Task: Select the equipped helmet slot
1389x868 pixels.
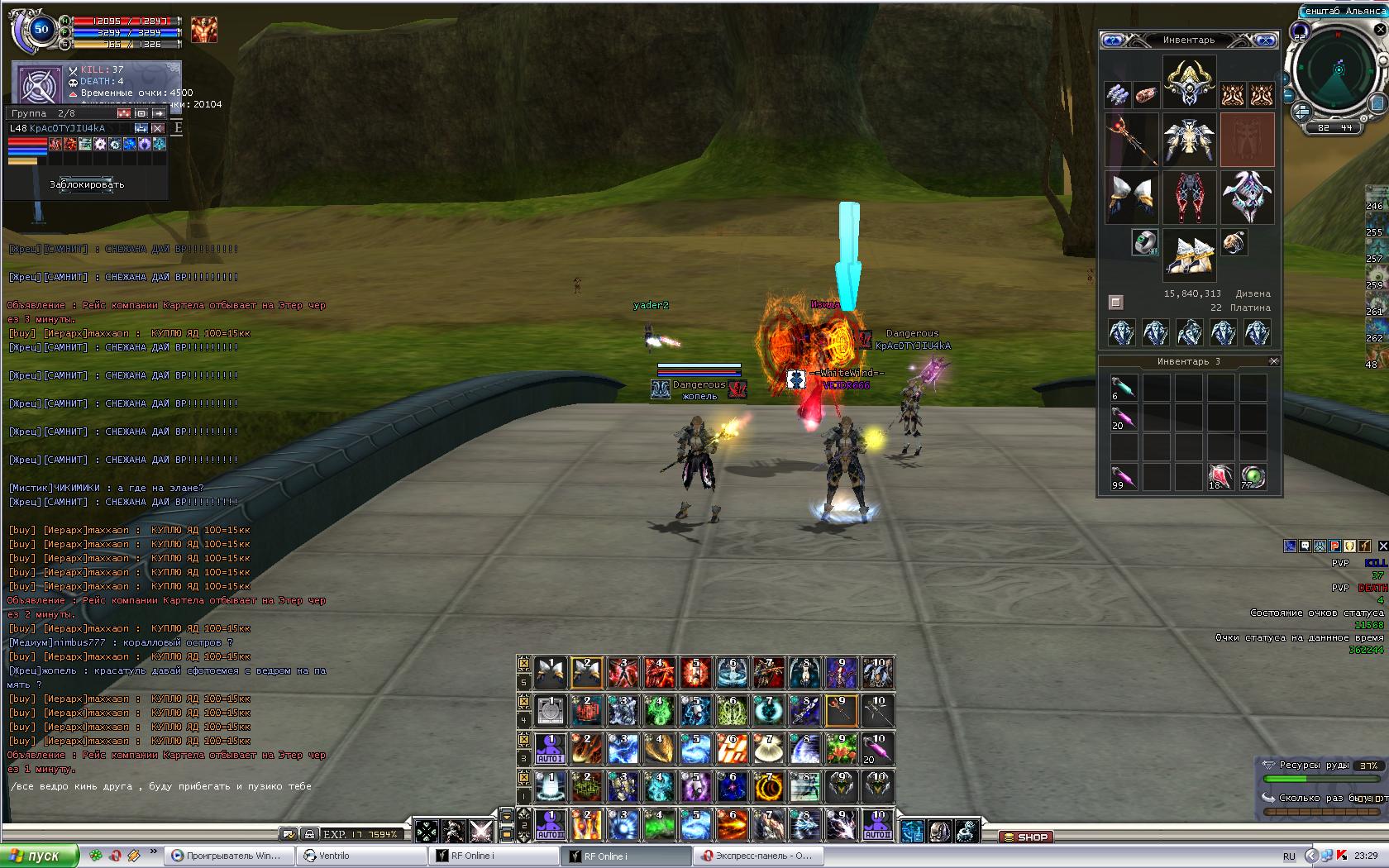Action: [1189, 81]
